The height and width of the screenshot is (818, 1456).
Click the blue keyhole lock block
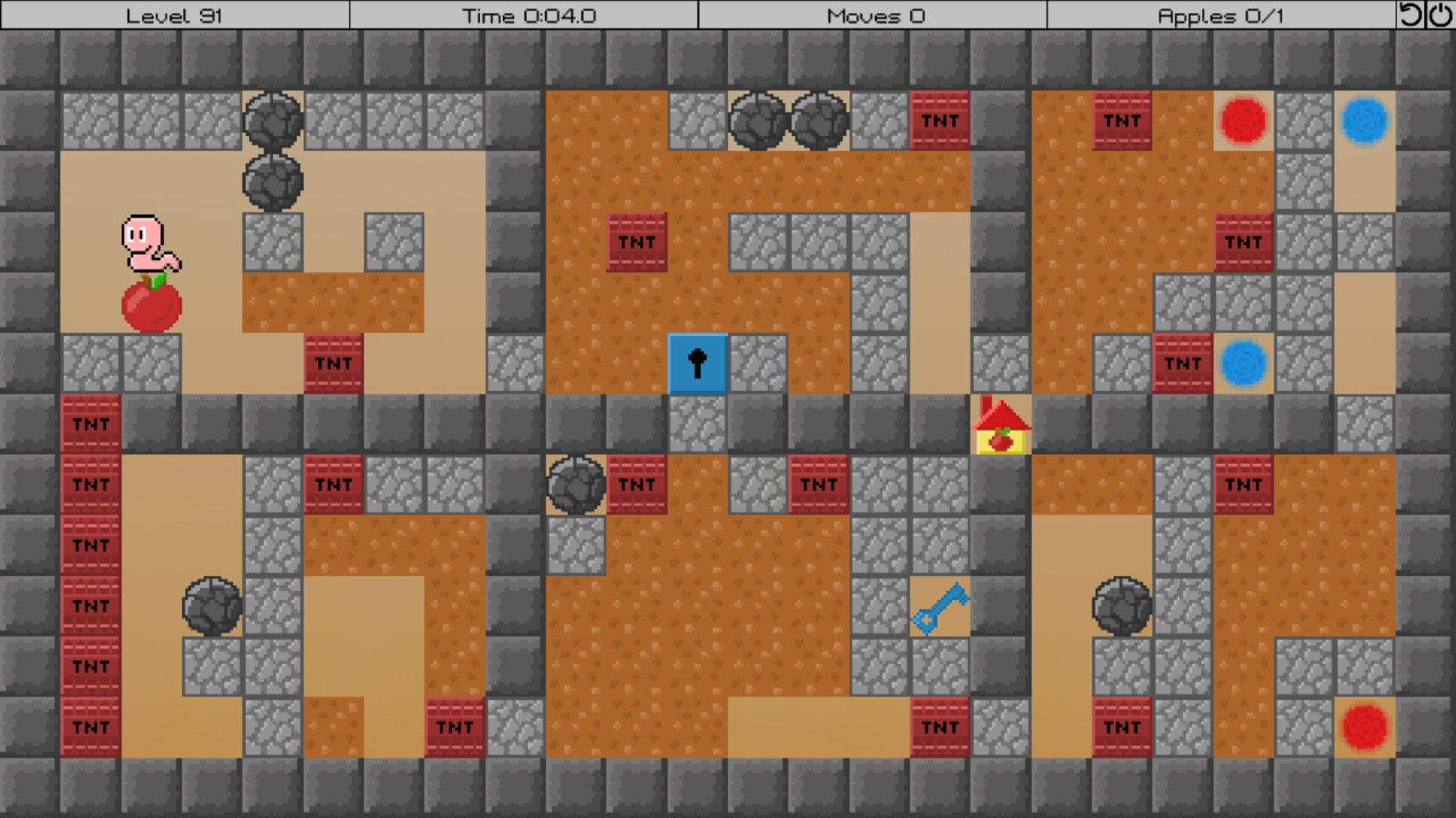point(697,363)
